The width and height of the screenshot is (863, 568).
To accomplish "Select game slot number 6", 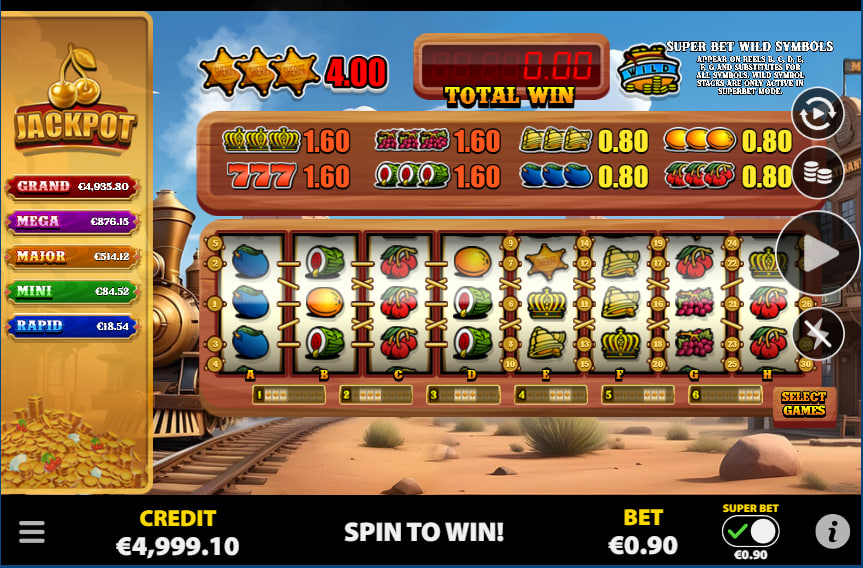I will pos(724,395).
